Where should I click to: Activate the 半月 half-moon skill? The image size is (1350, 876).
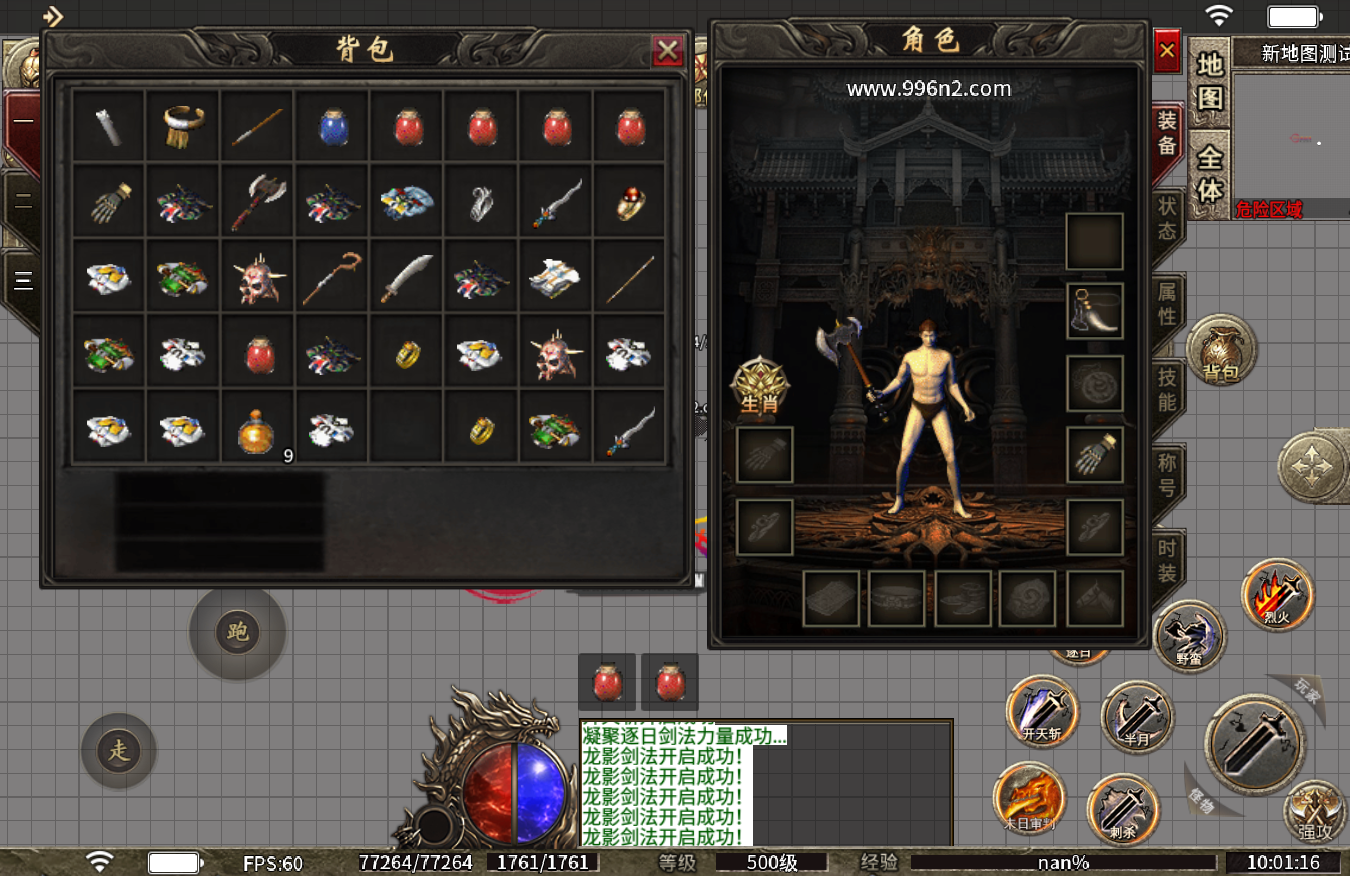click(x=1136, y=716)
